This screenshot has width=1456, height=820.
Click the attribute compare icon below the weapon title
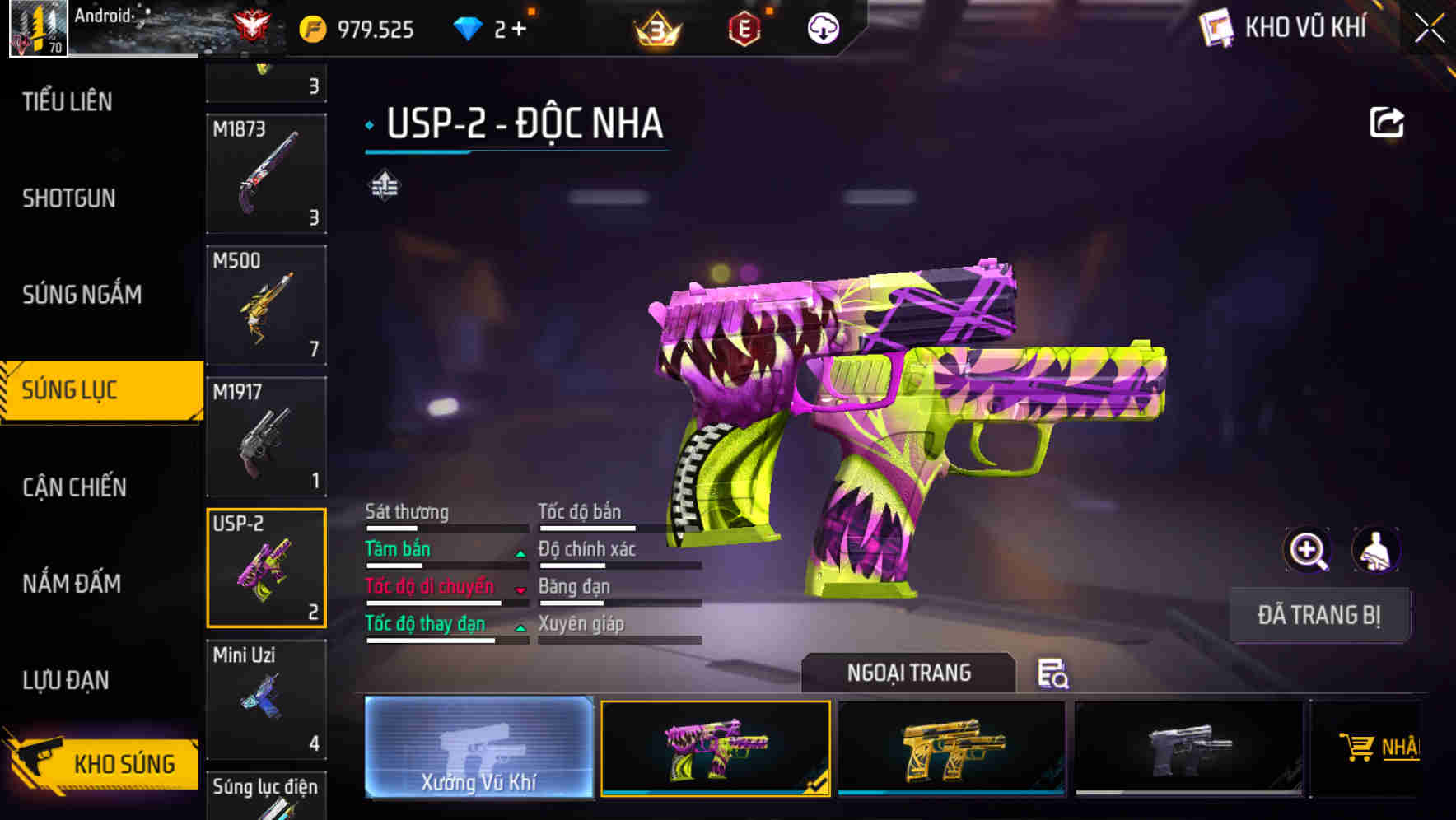coord(382,186)
